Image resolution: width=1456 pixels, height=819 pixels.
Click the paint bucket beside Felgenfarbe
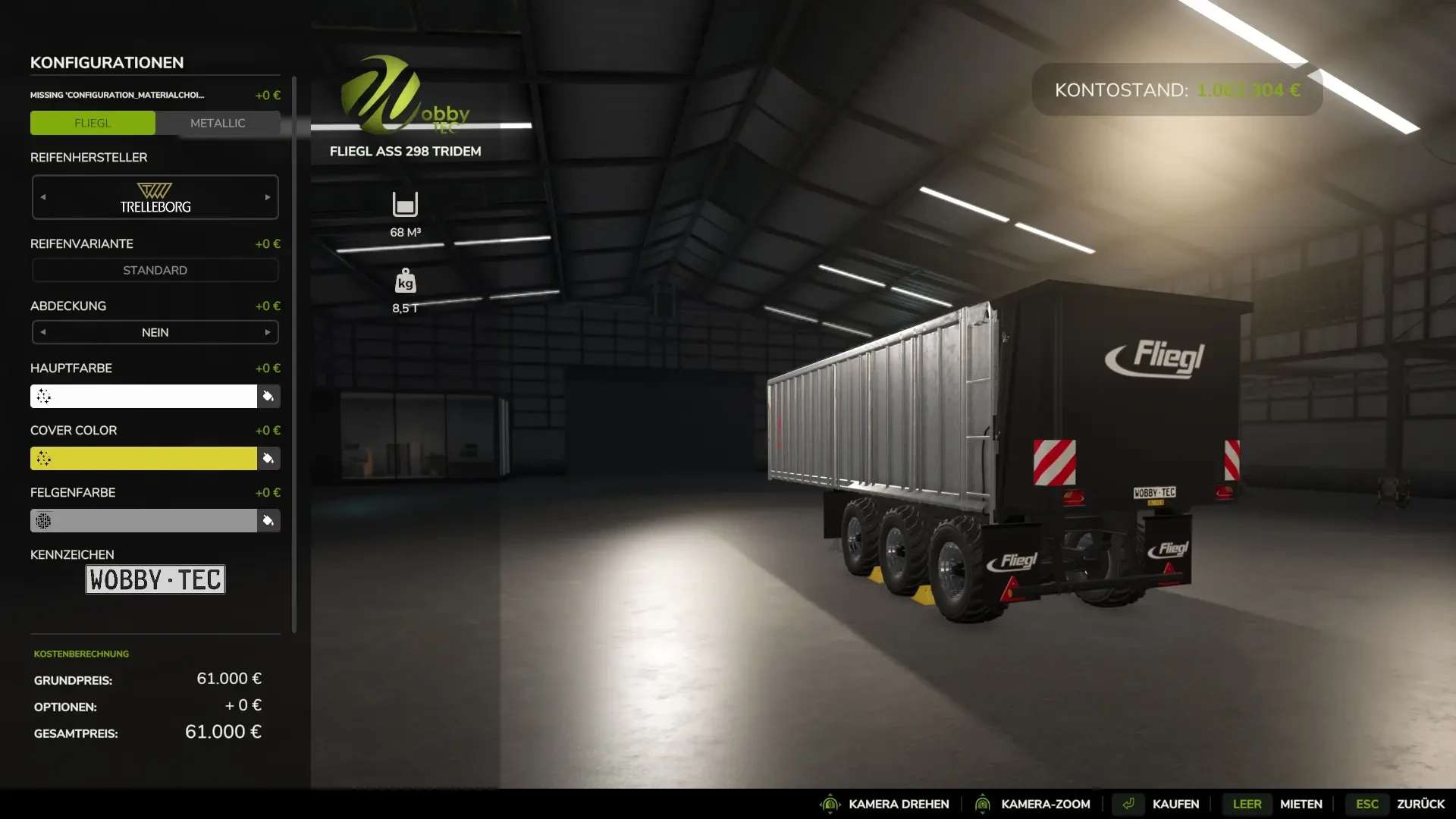point(268,520)
